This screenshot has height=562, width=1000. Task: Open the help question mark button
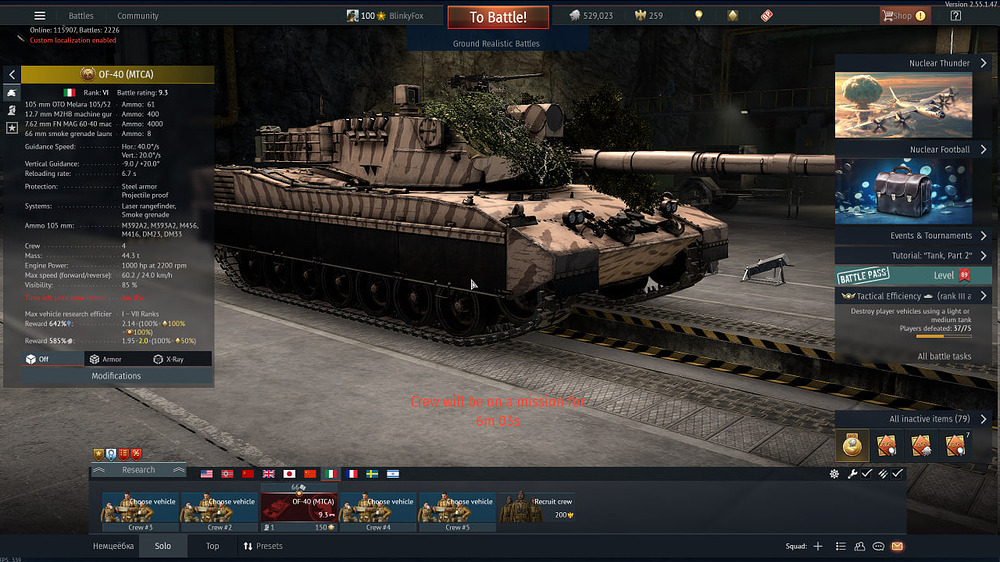coord(955,16)
